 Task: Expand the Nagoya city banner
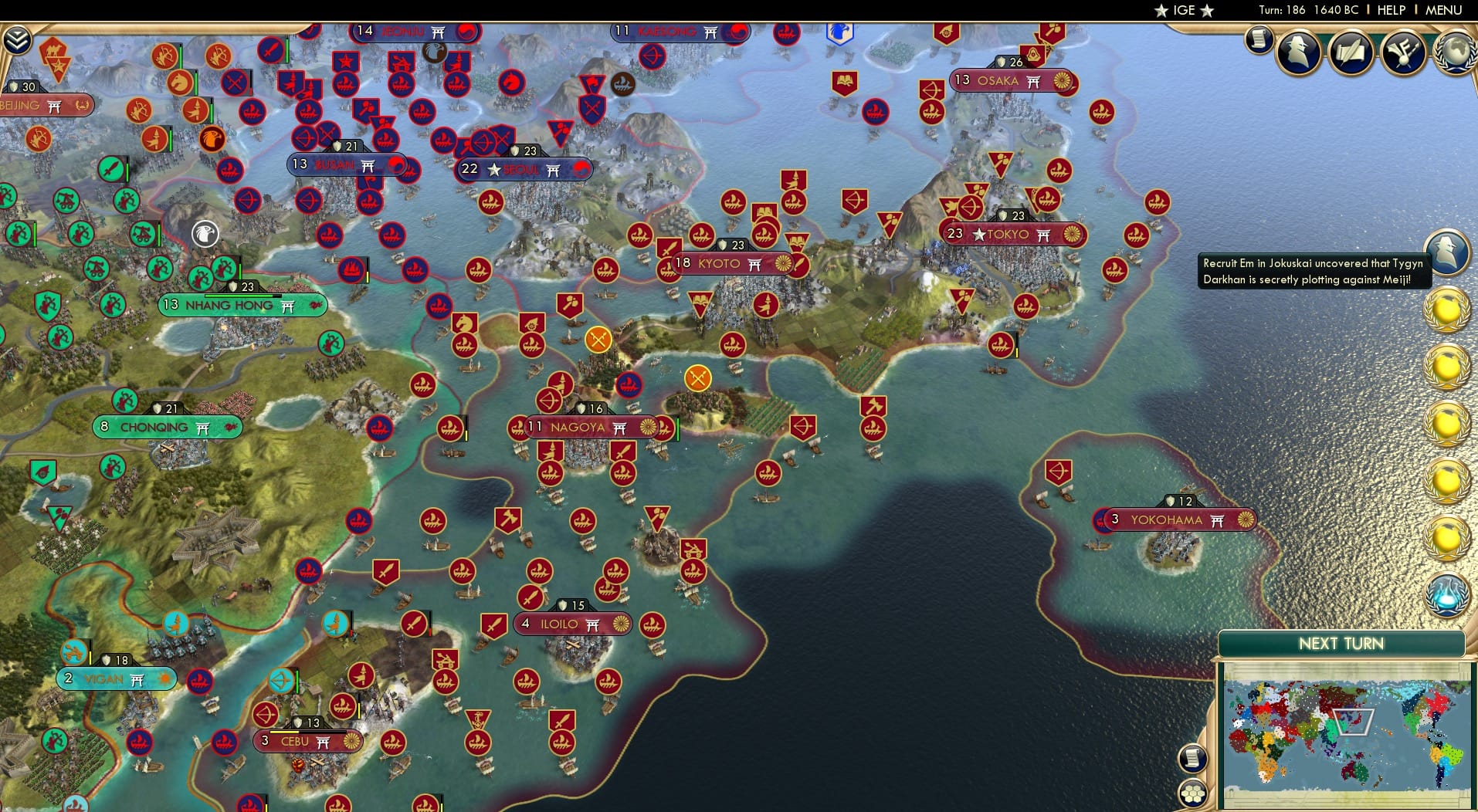click(590, 427)
